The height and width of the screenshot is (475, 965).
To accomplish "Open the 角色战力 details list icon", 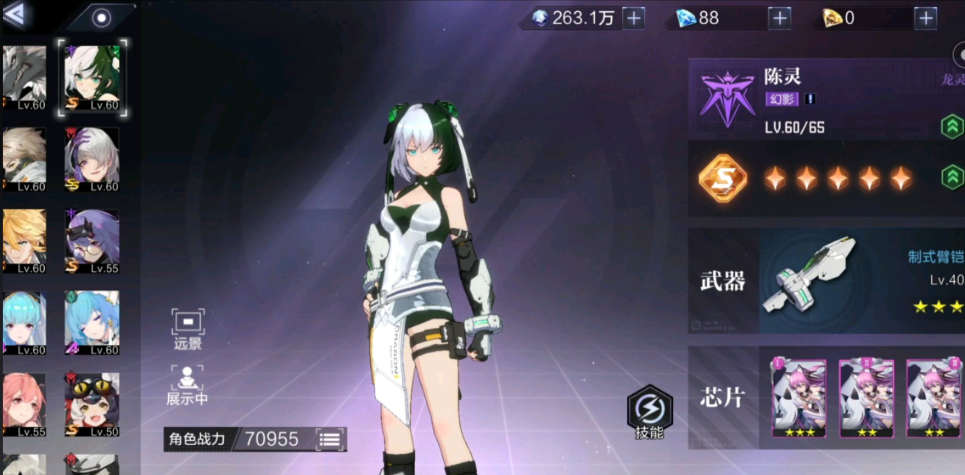I will tap(330, 439).
